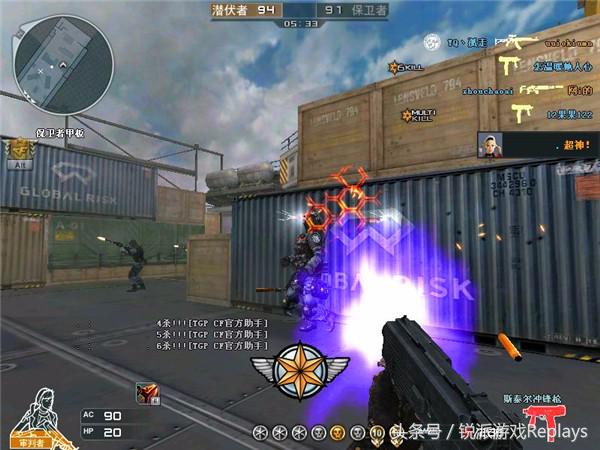This screenshot has width=600, height=450.
Task: Open the 超神 announcer portrait
Action: tap(490, 144)
